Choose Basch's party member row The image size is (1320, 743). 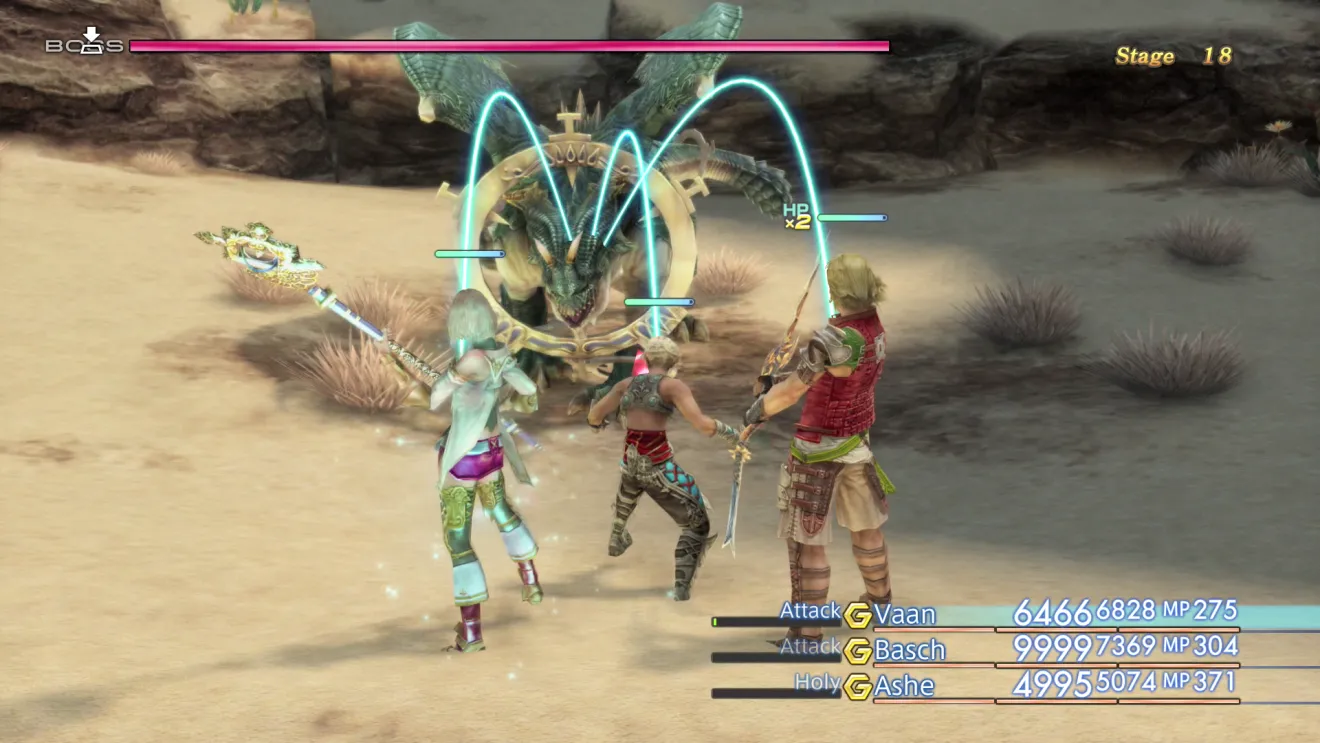(909, 650)
